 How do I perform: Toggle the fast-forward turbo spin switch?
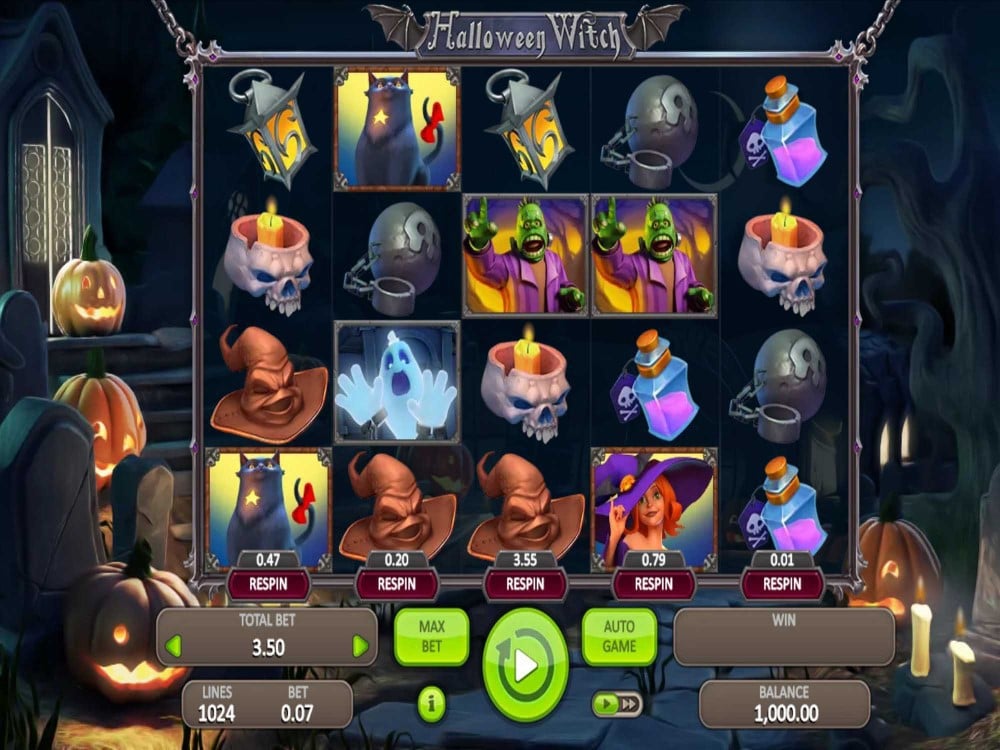[x=617, y=705]
